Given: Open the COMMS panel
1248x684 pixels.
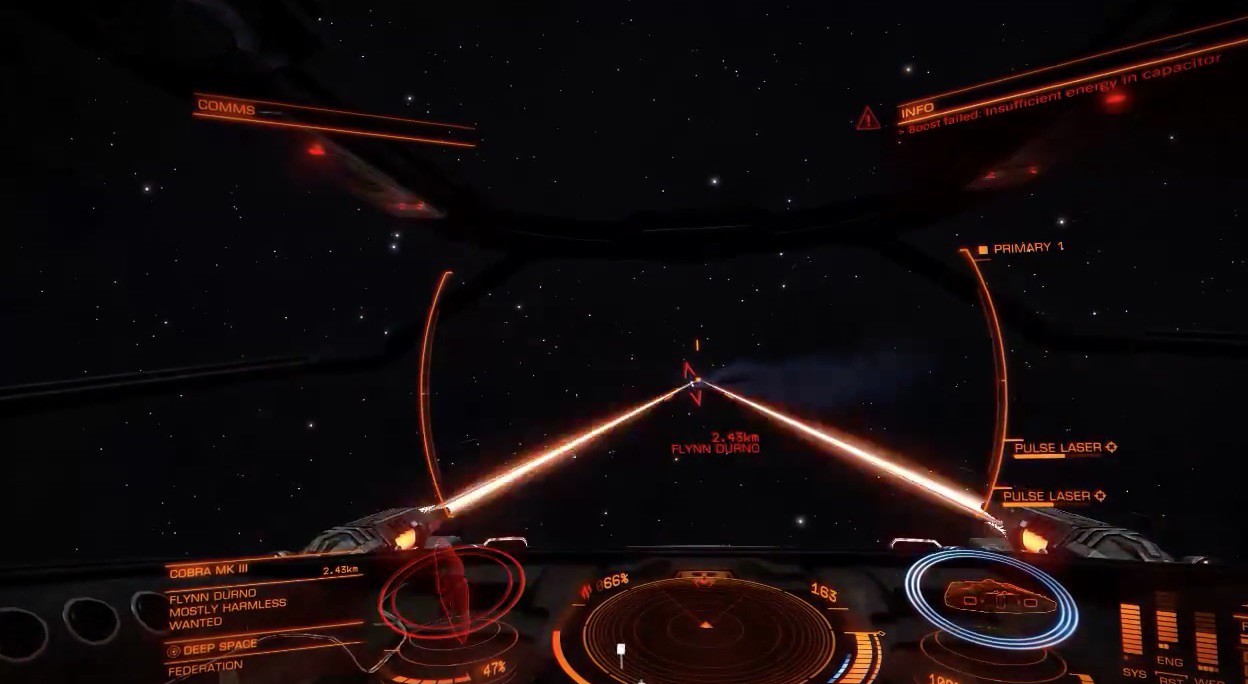Looking at the screenshot, I should [x=226, y=109].
